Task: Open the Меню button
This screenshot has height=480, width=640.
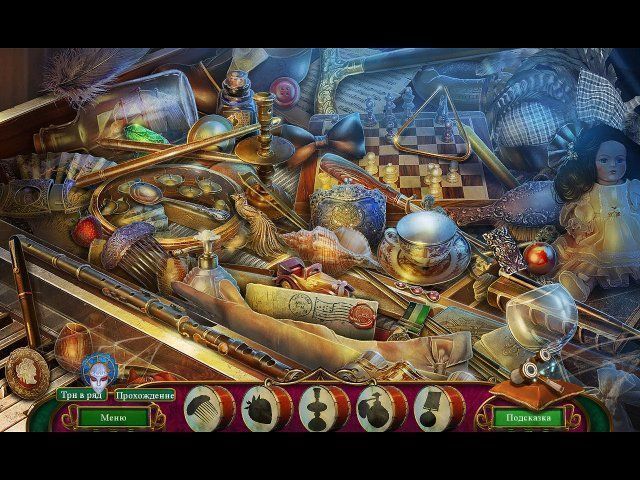Action: pyautogui.click(x=113, y=417)
